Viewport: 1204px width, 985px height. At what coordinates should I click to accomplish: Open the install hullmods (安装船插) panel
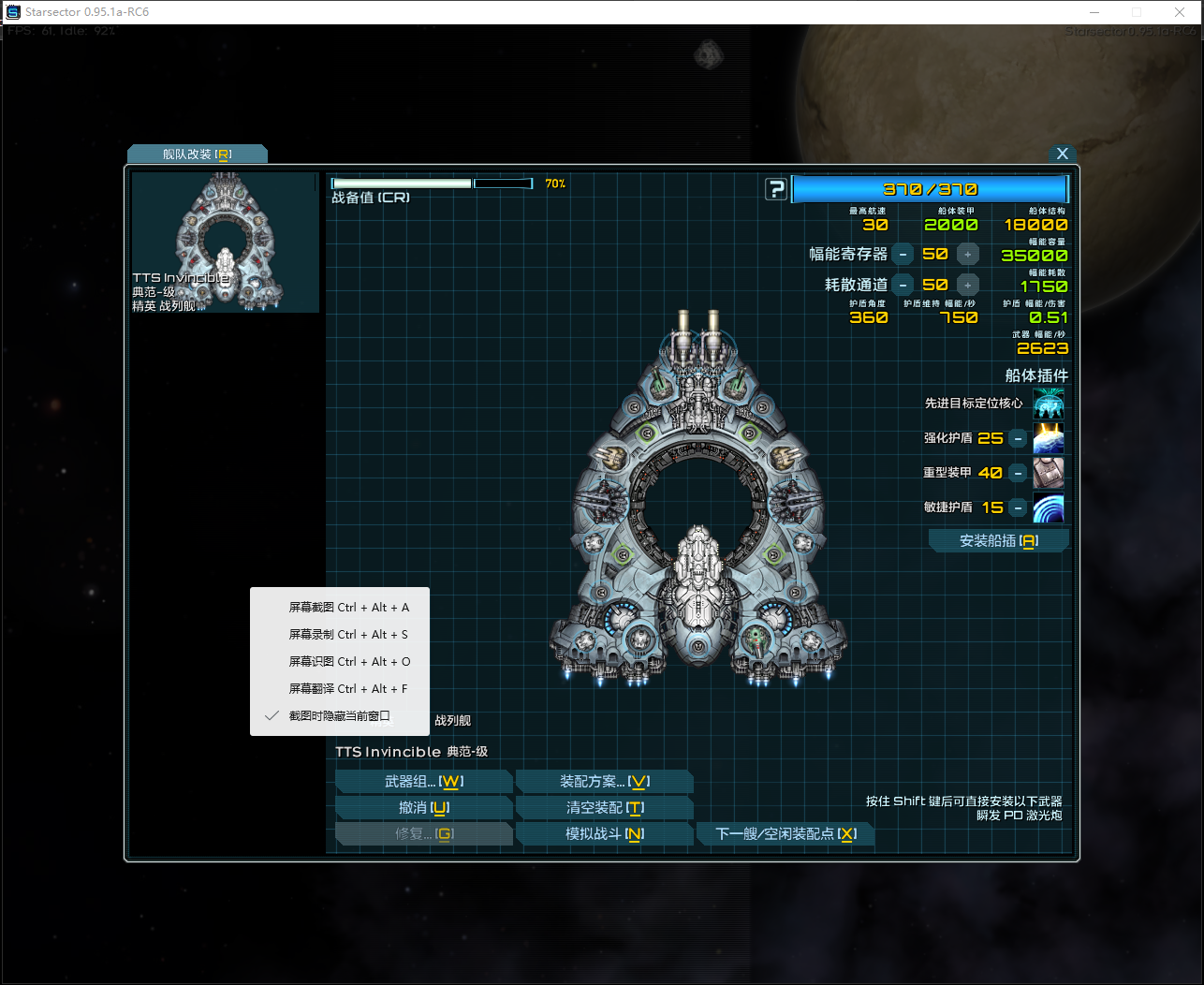coord(998,541)
